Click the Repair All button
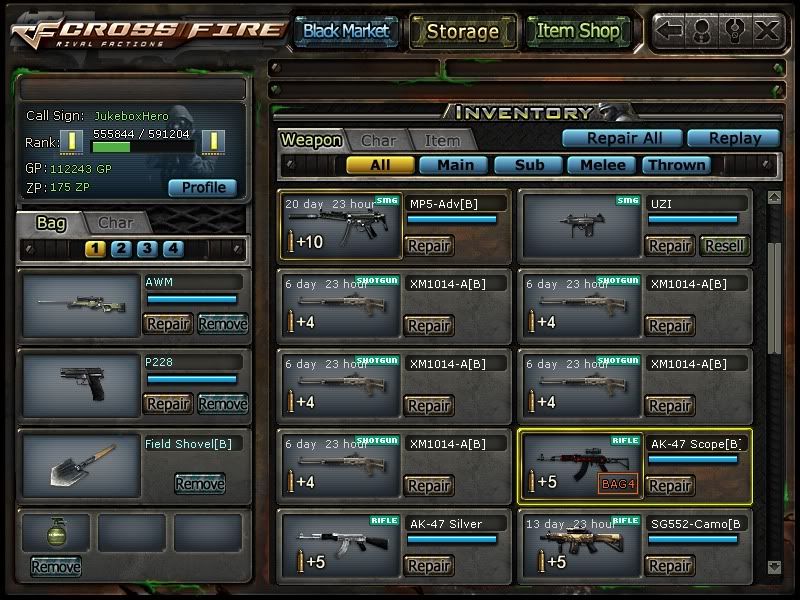Image resolution: width=800 pixels, height=600 pixels. tap(620, 138)
